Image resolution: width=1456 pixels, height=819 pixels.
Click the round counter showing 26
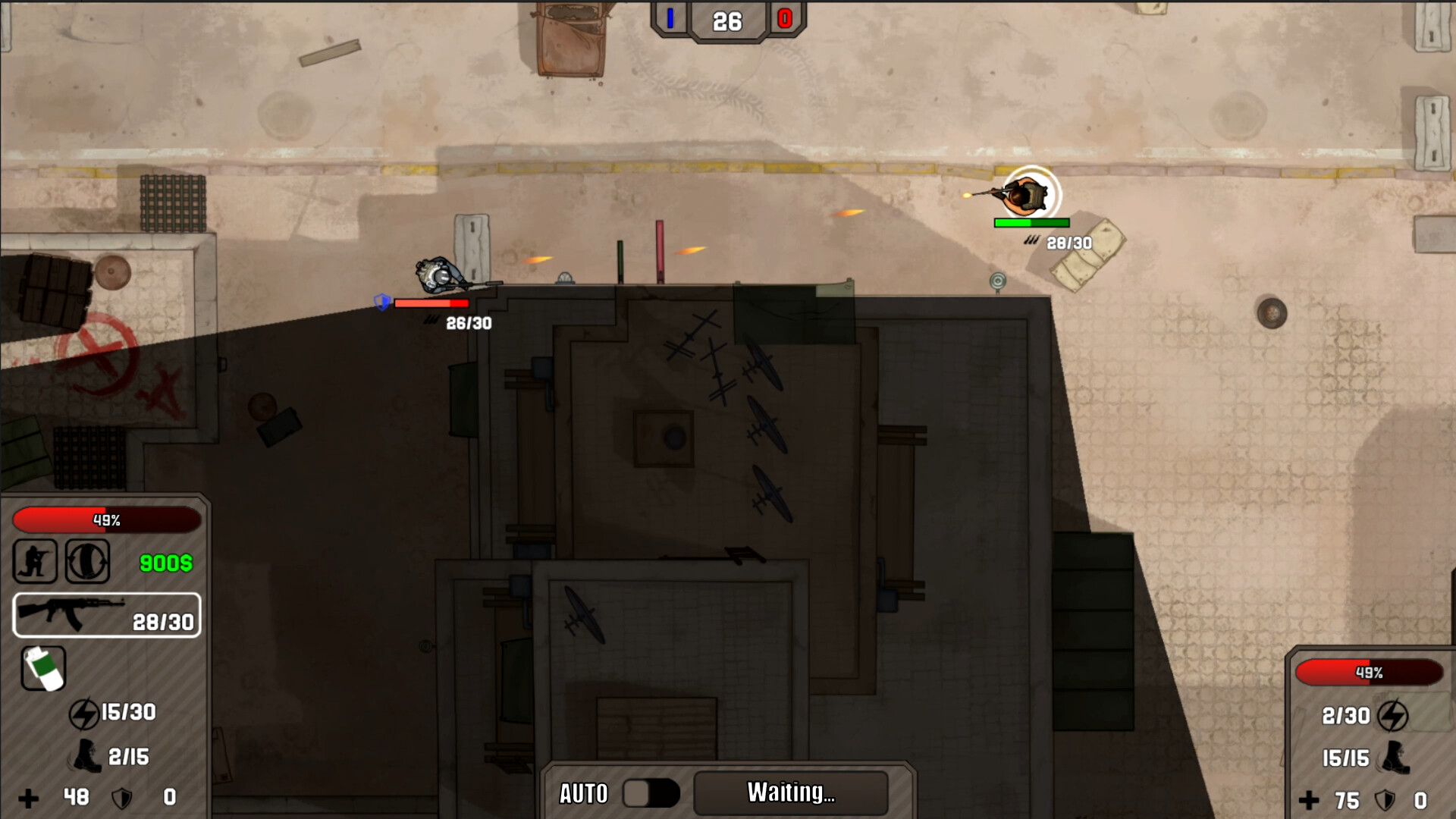(728, 22)
